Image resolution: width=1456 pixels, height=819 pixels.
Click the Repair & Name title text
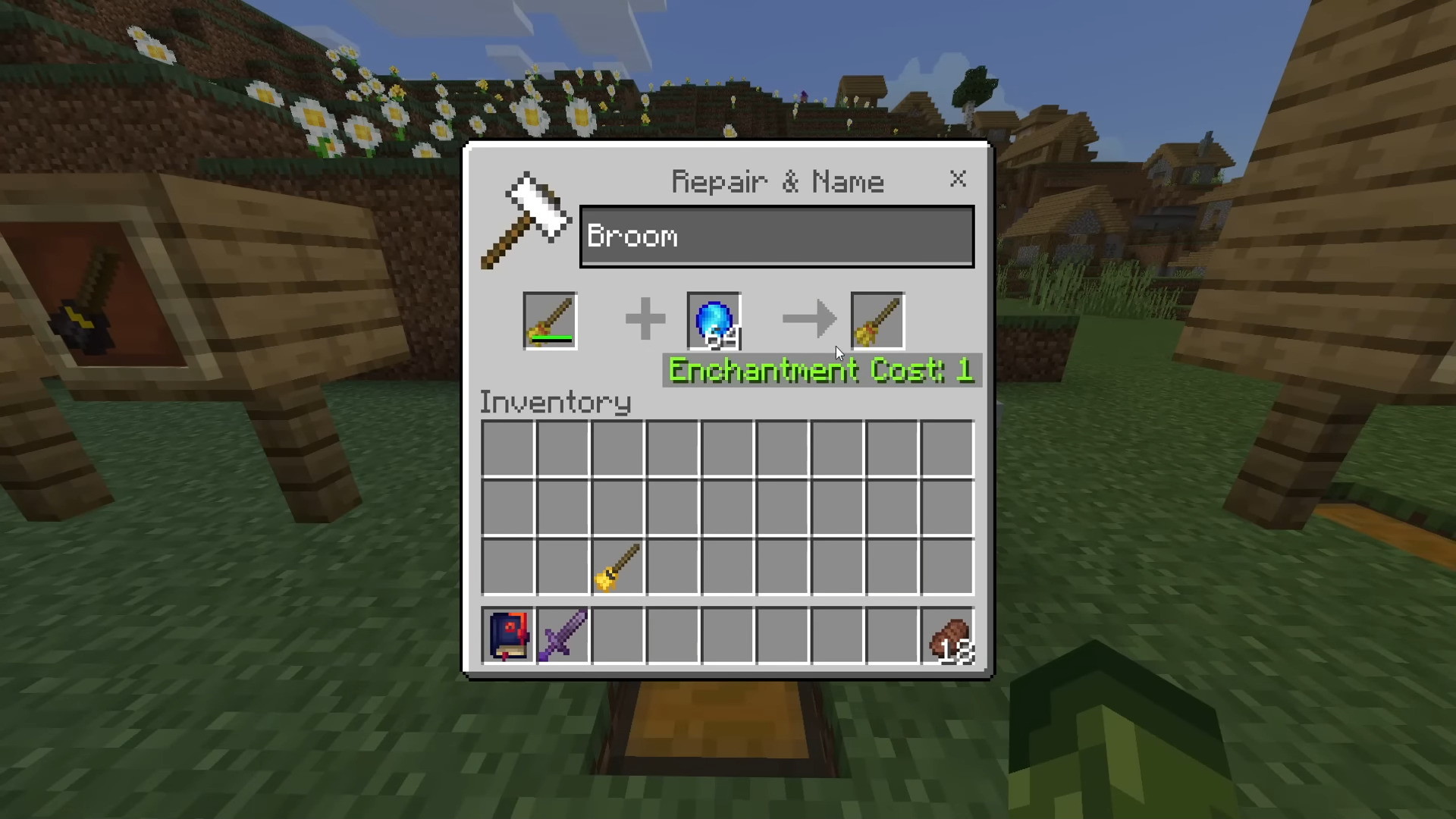[777, 181]
